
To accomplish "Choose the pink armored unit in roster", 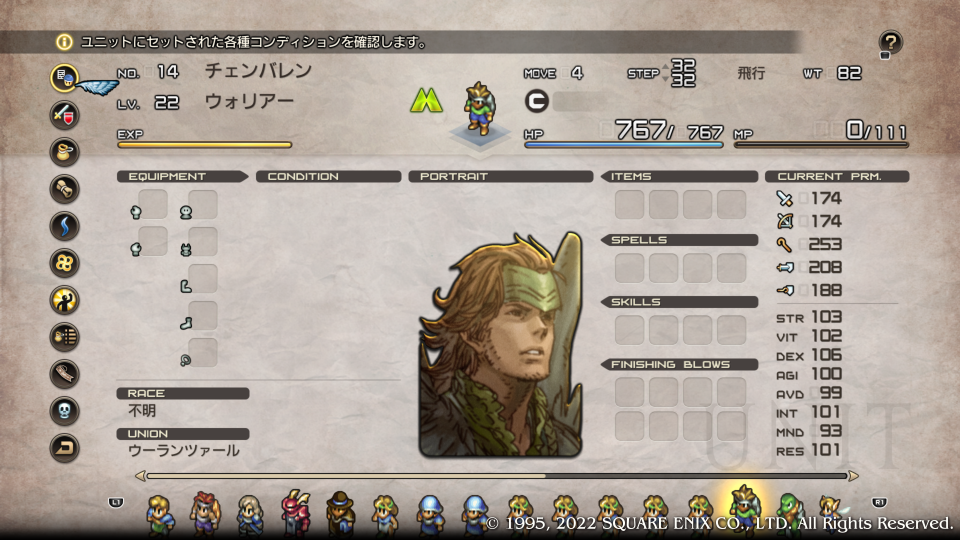I will [296, 510].
